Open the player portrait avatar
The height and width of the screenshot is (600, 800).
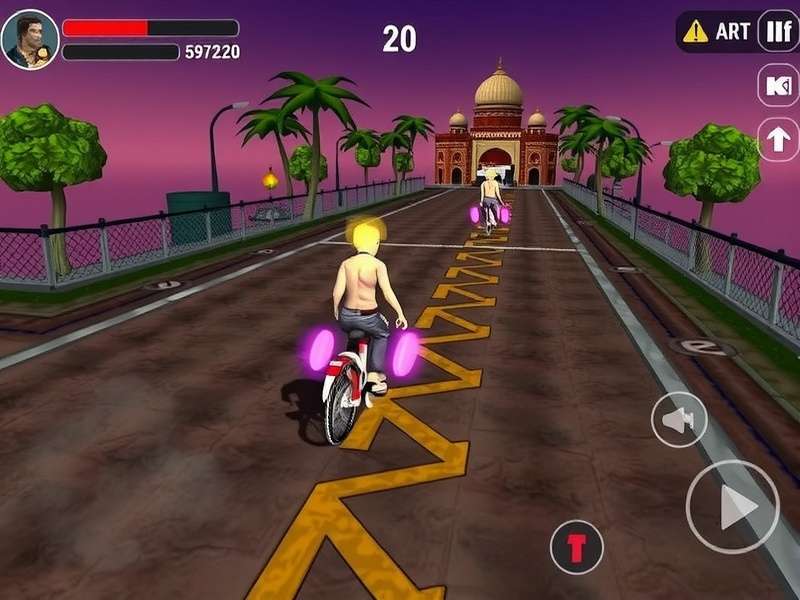coord(30,39)
